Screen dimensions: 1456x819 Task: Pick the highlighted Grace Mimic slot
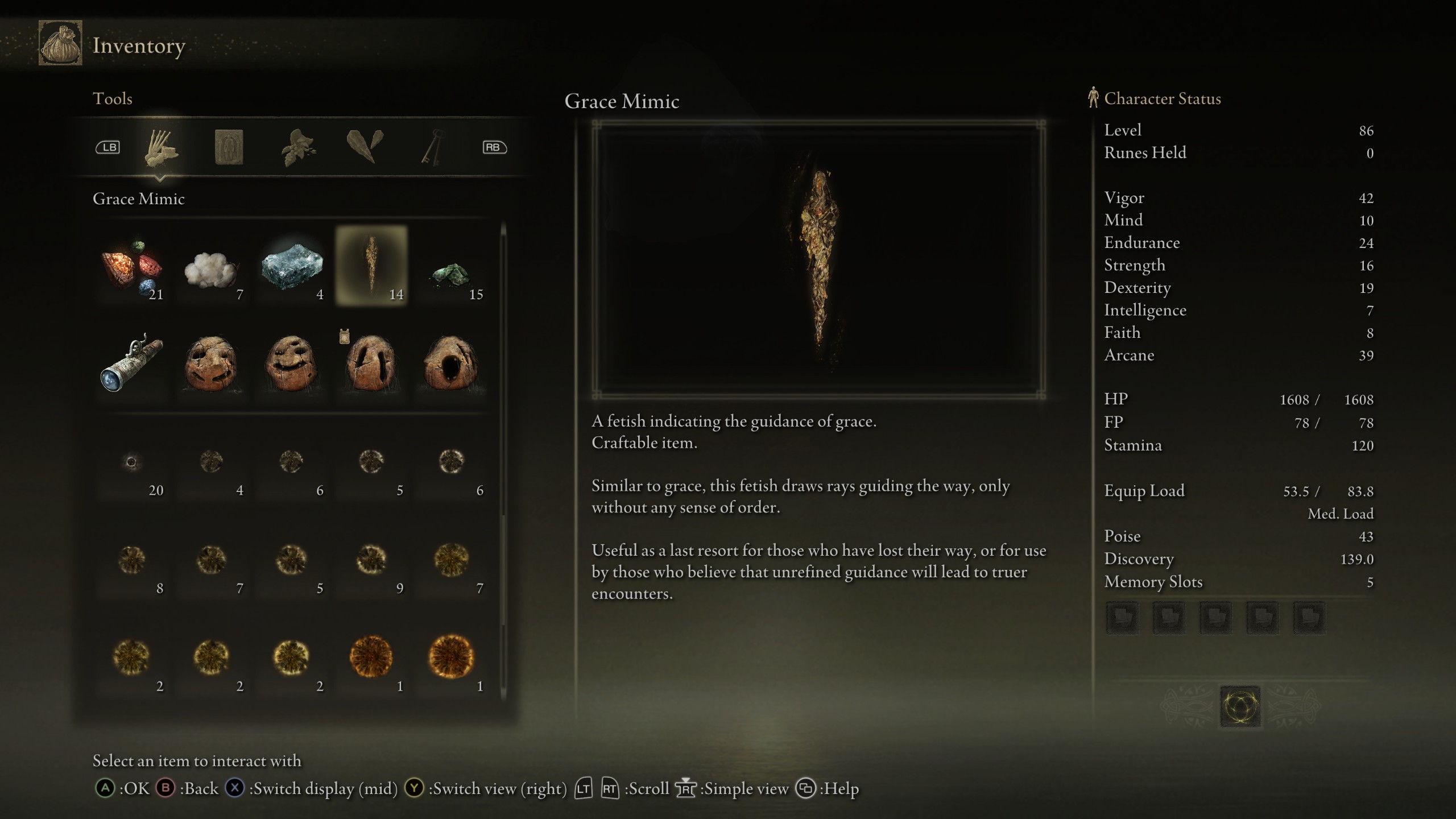[371, 266]
